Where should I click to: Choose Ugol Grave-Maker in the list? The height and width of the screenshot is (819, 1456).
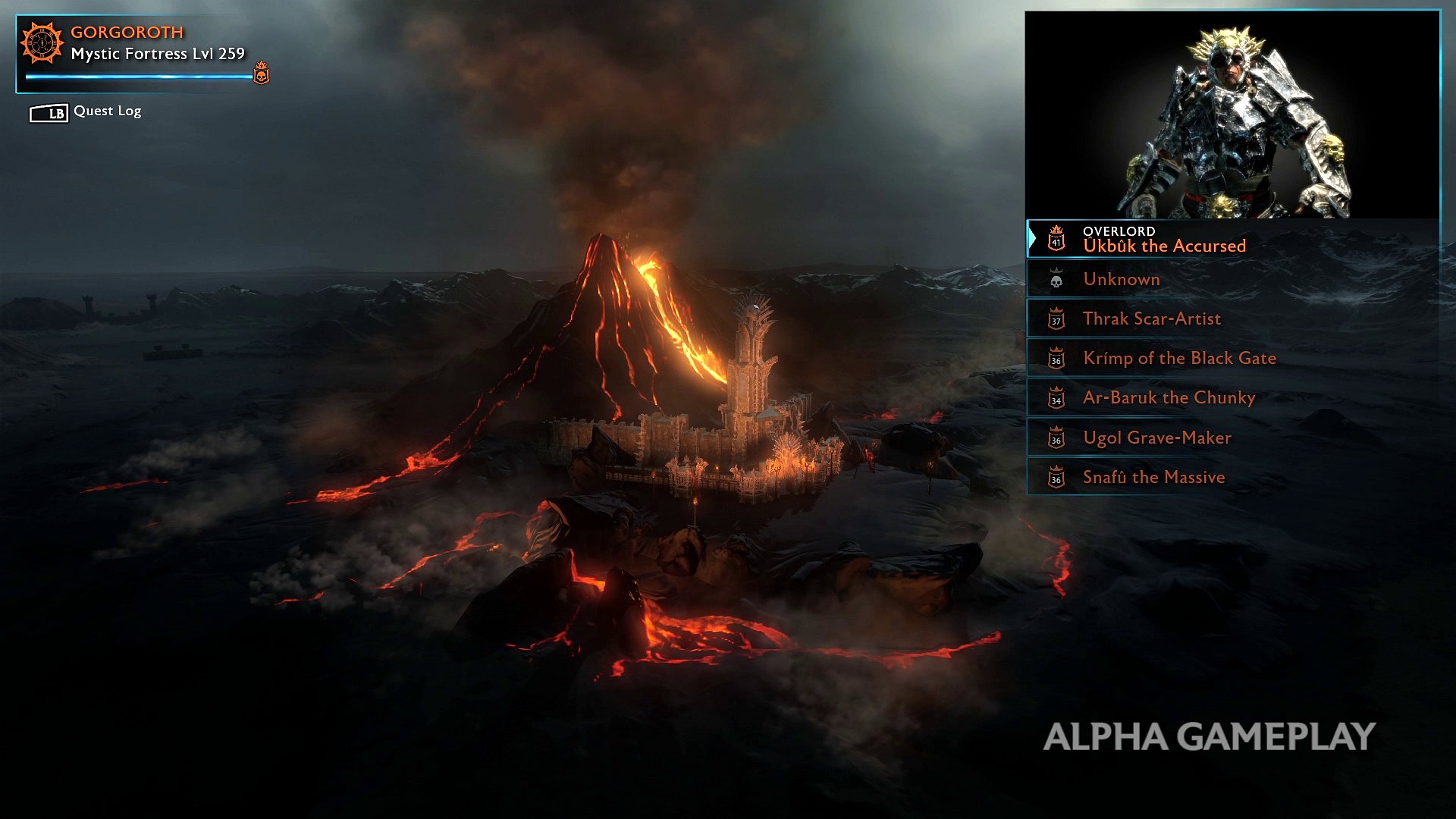(x=1156, y=438)
